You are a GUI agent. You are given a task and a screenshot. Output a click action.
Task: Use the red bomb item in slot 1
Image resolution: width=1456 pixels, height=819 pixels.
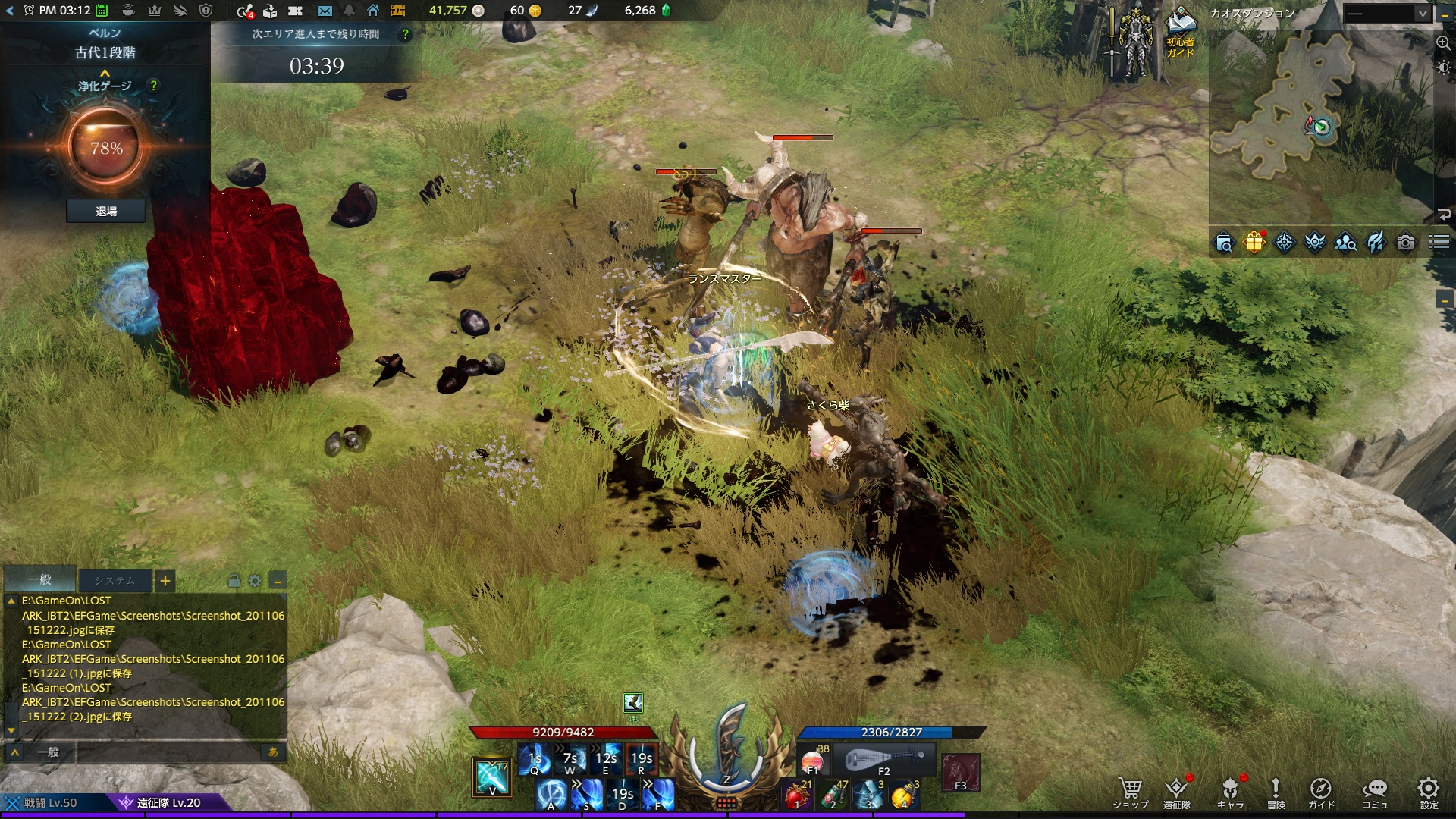click(x=797, y=795)
